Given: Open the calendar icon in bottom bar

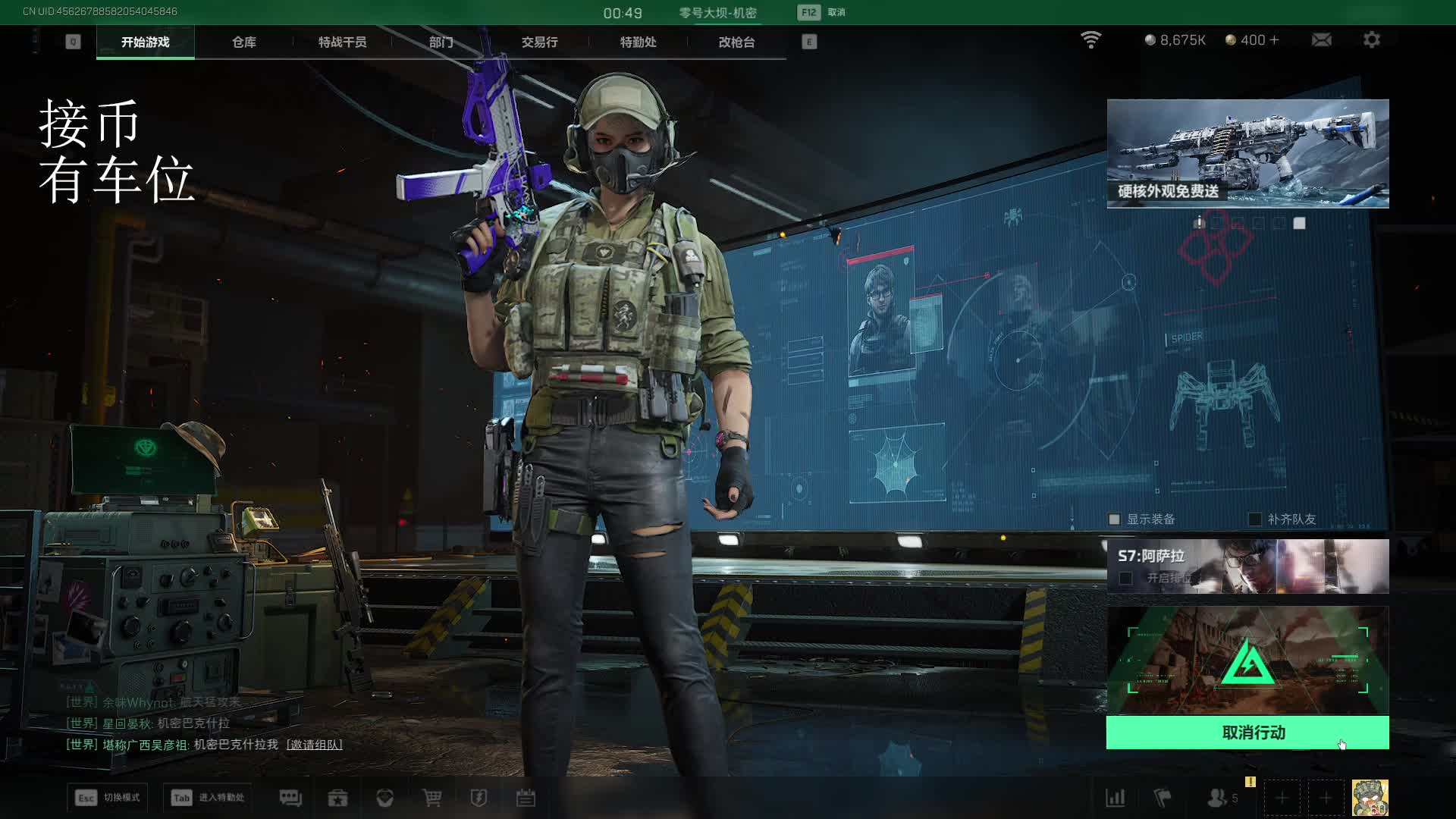Looking at the screenshot, I should pyautogui.click(x=526, y=798).
